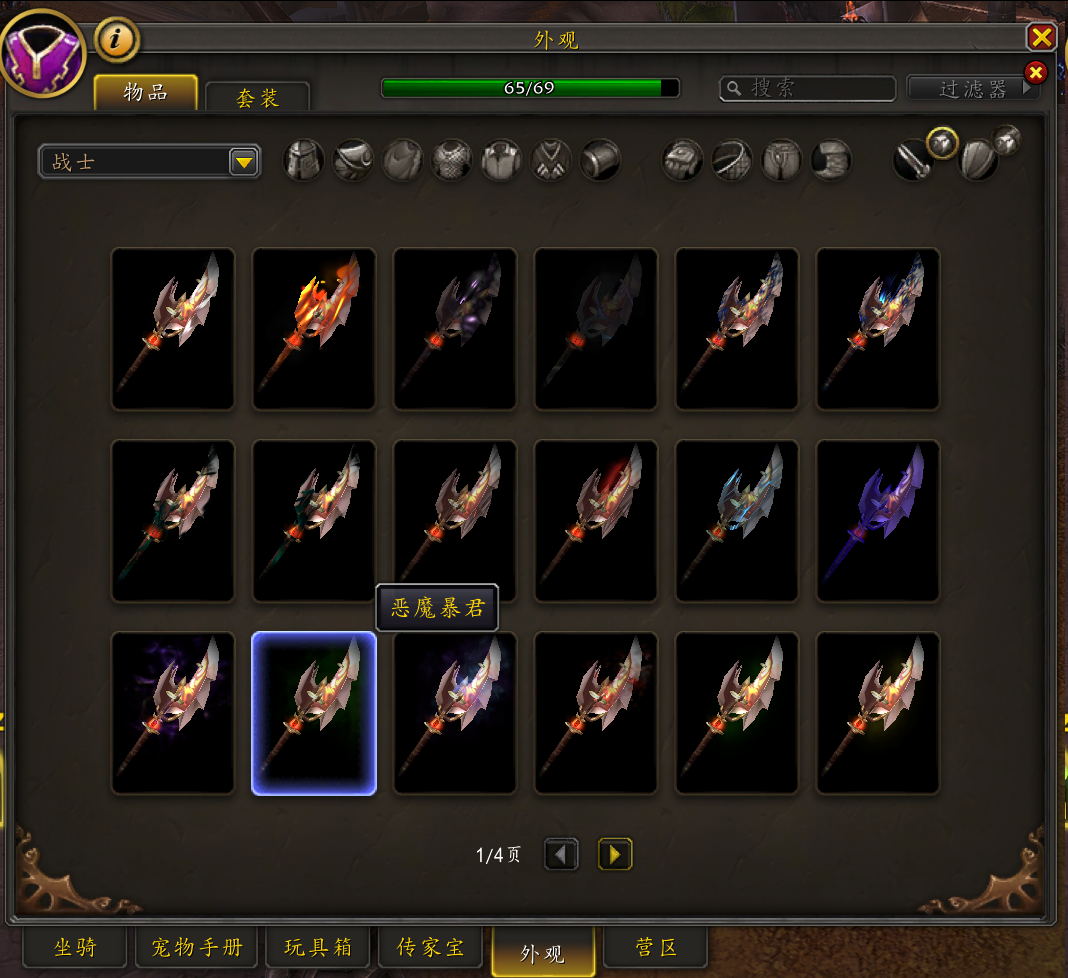
Task: Select the helmet slot filter
Action: coord(303,160)
